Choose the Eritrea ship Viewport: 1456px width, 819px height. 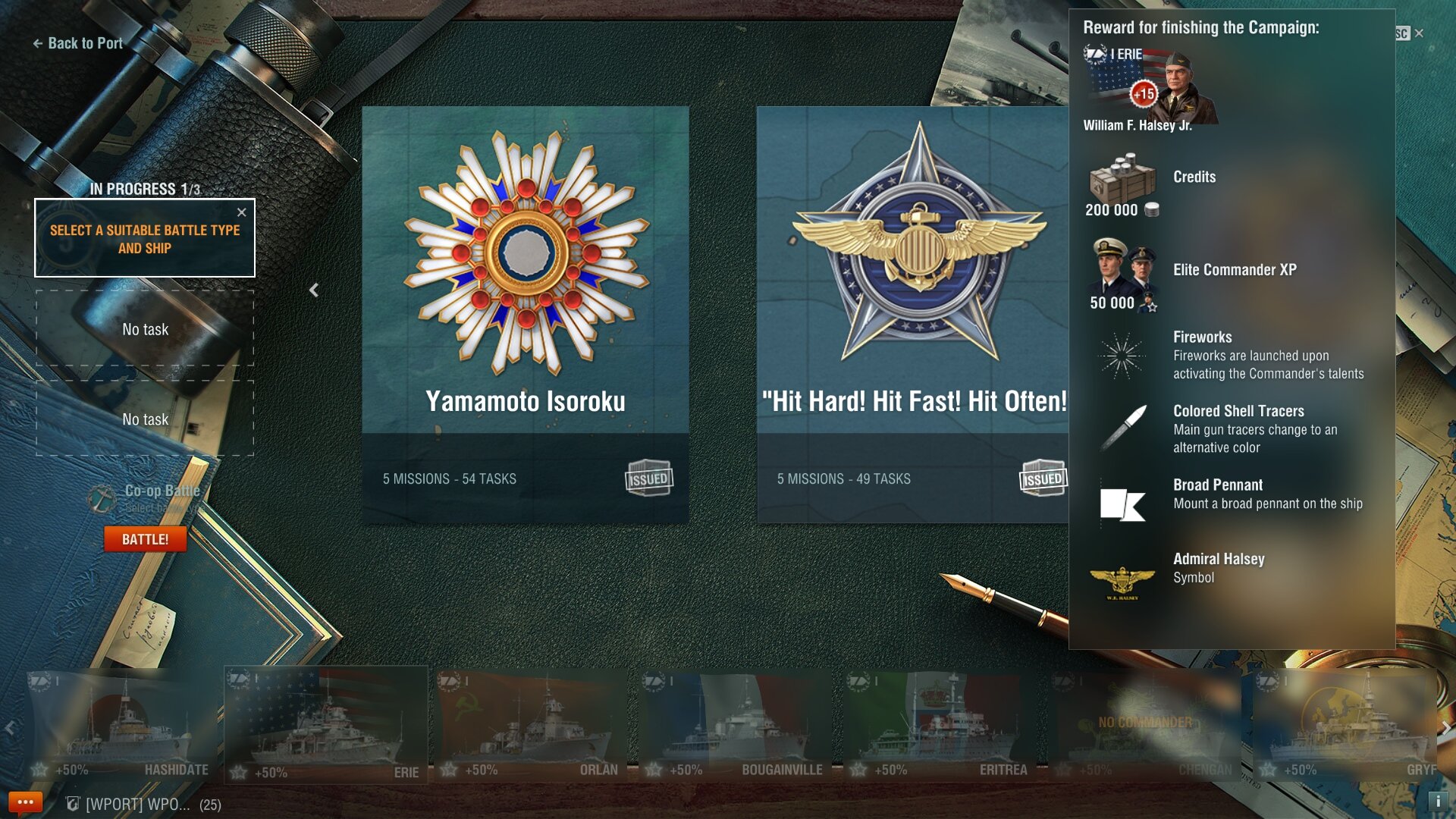click(940, 726)
